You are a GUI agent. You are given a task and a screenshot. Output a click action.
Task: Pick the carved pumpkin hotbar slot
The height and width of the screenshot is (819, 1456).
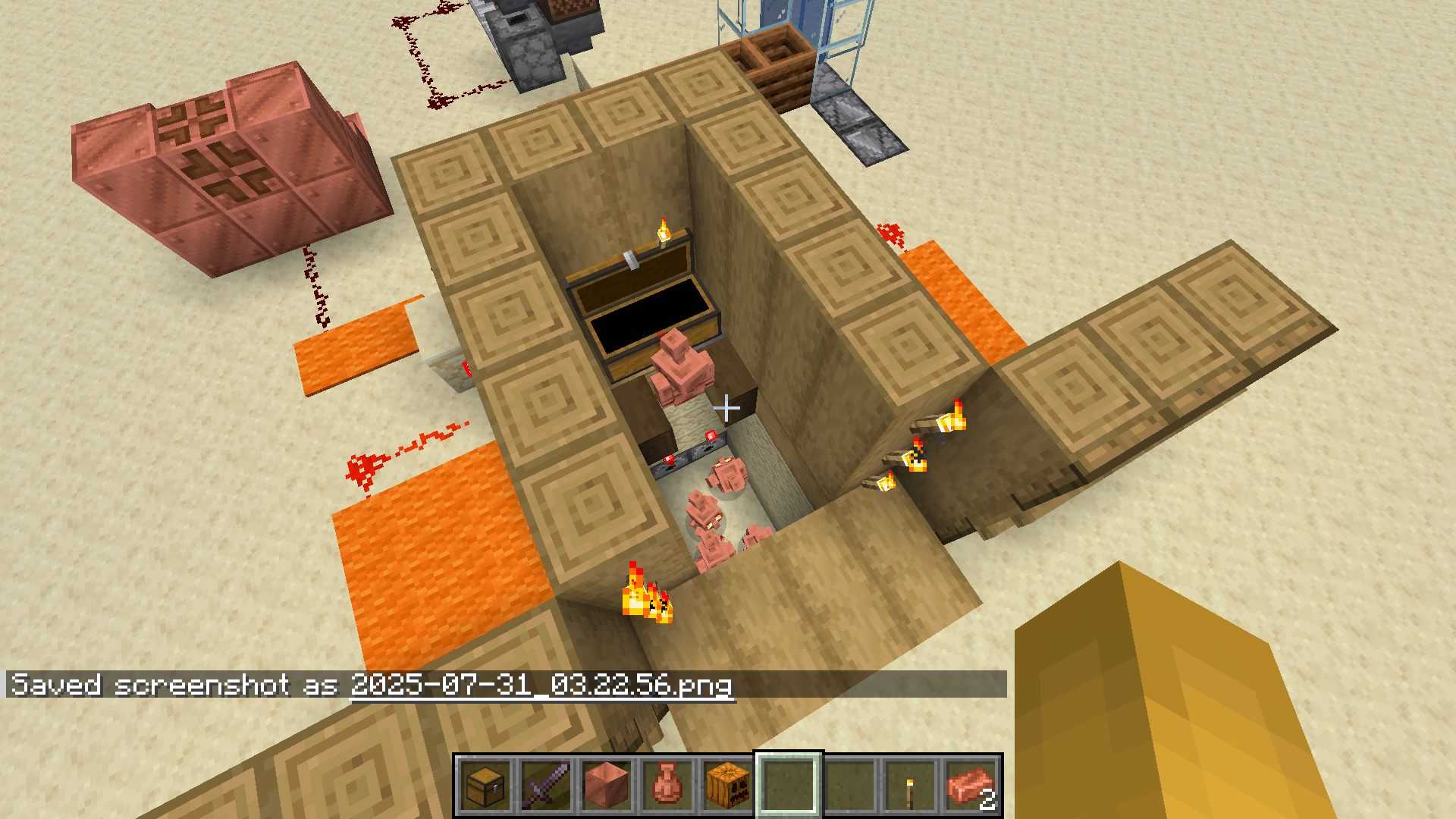pos(728,786)
